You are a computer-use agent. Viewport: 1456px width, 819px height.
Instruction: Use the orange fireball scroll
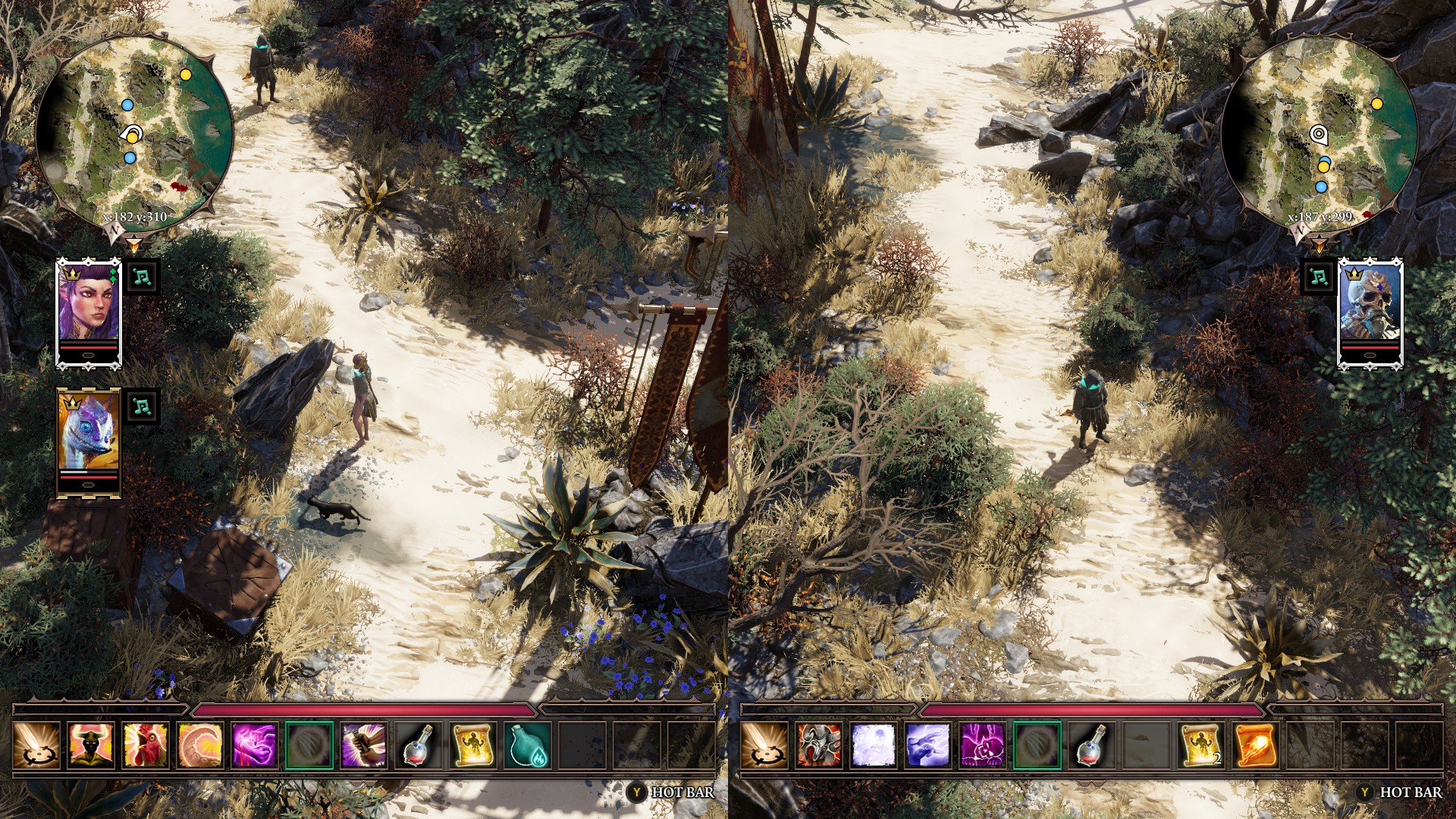1256,745
